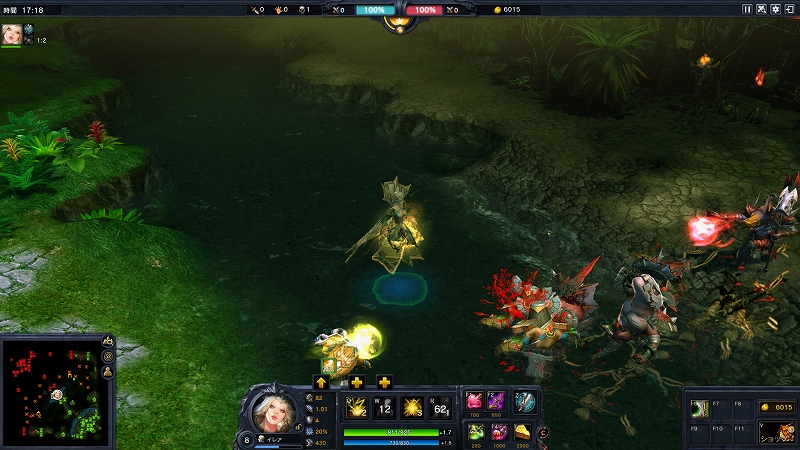Pause the game with the pause button
Screen dimensions: 800x450
pos(747,9)
